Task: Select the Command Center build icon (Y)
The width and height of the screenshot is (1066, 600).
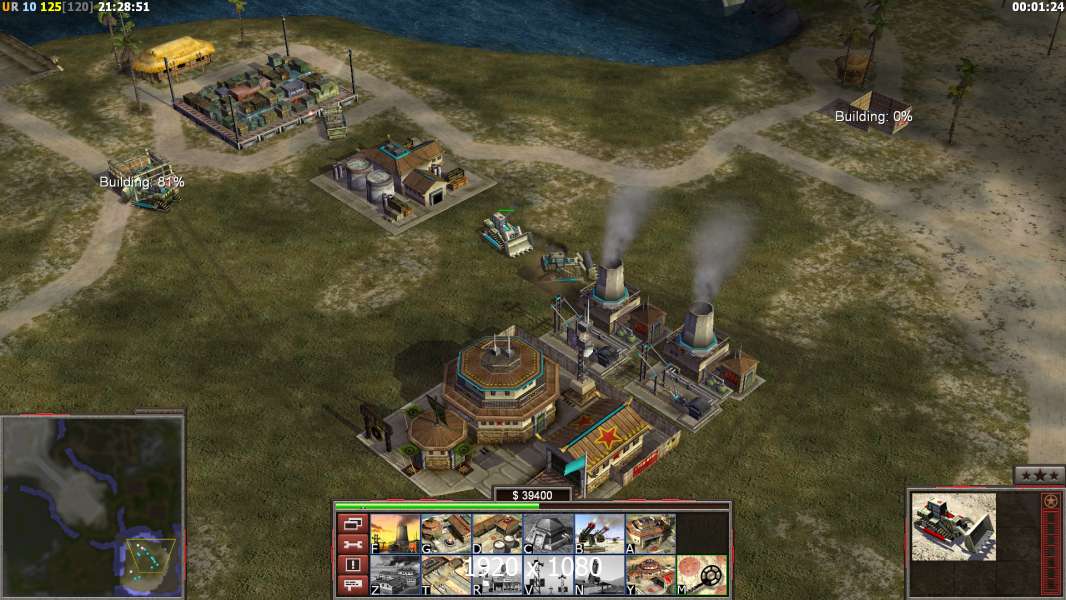Action: click(x=650, y=575)
